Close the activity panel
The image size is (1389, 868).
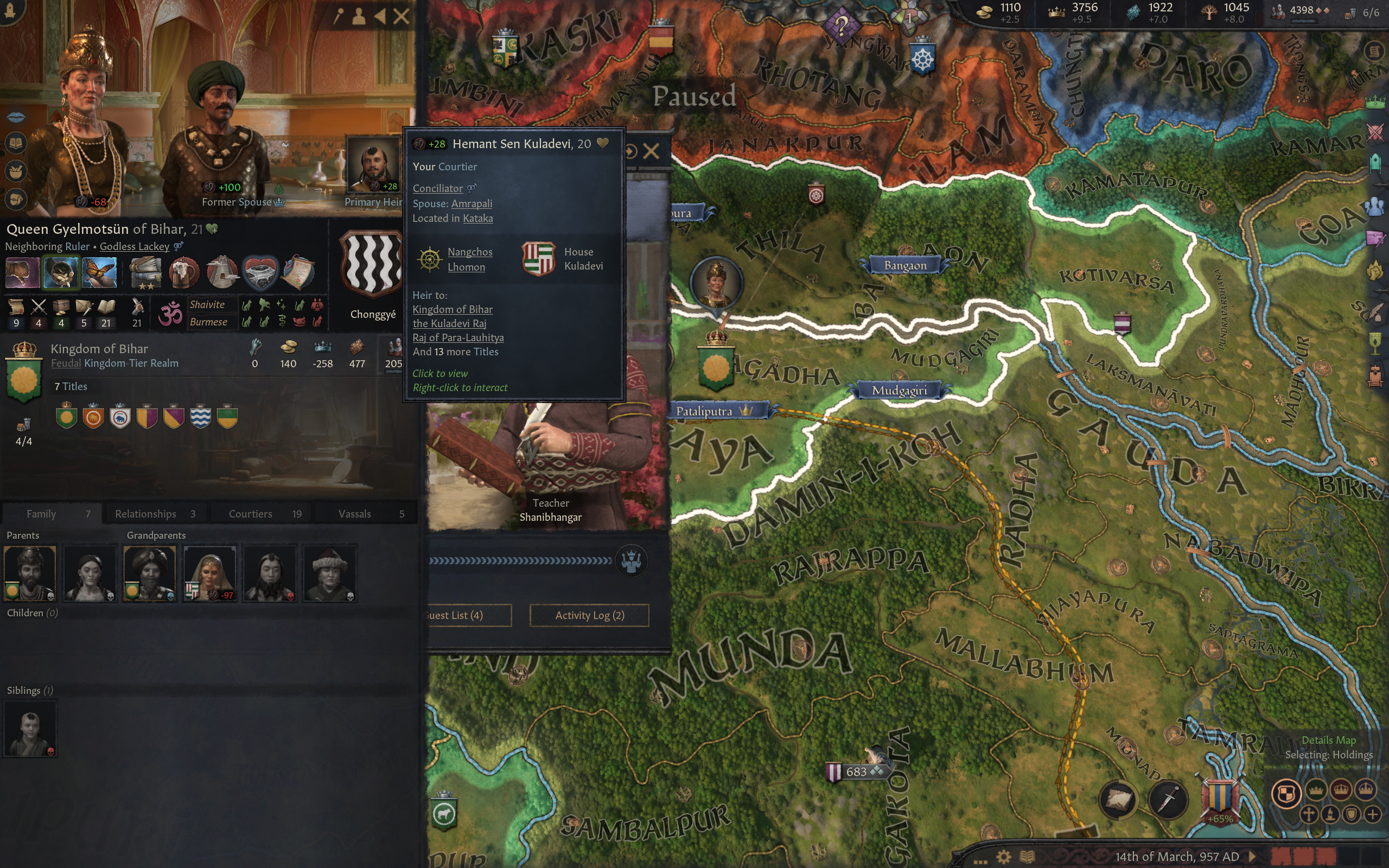click(651, 151)
